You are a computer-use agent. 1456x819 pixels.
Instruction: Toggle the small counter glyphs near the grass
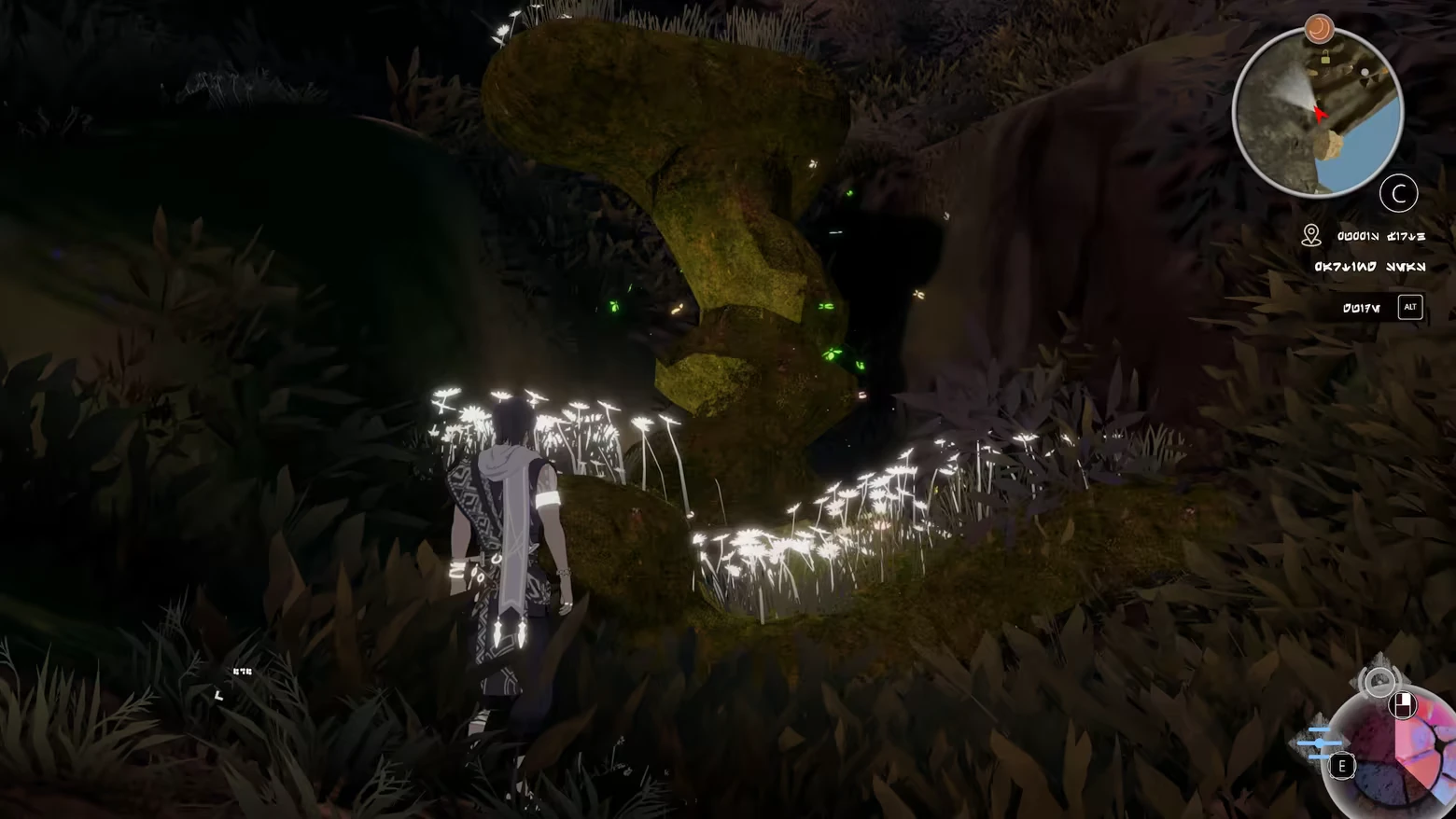[243, 671]
